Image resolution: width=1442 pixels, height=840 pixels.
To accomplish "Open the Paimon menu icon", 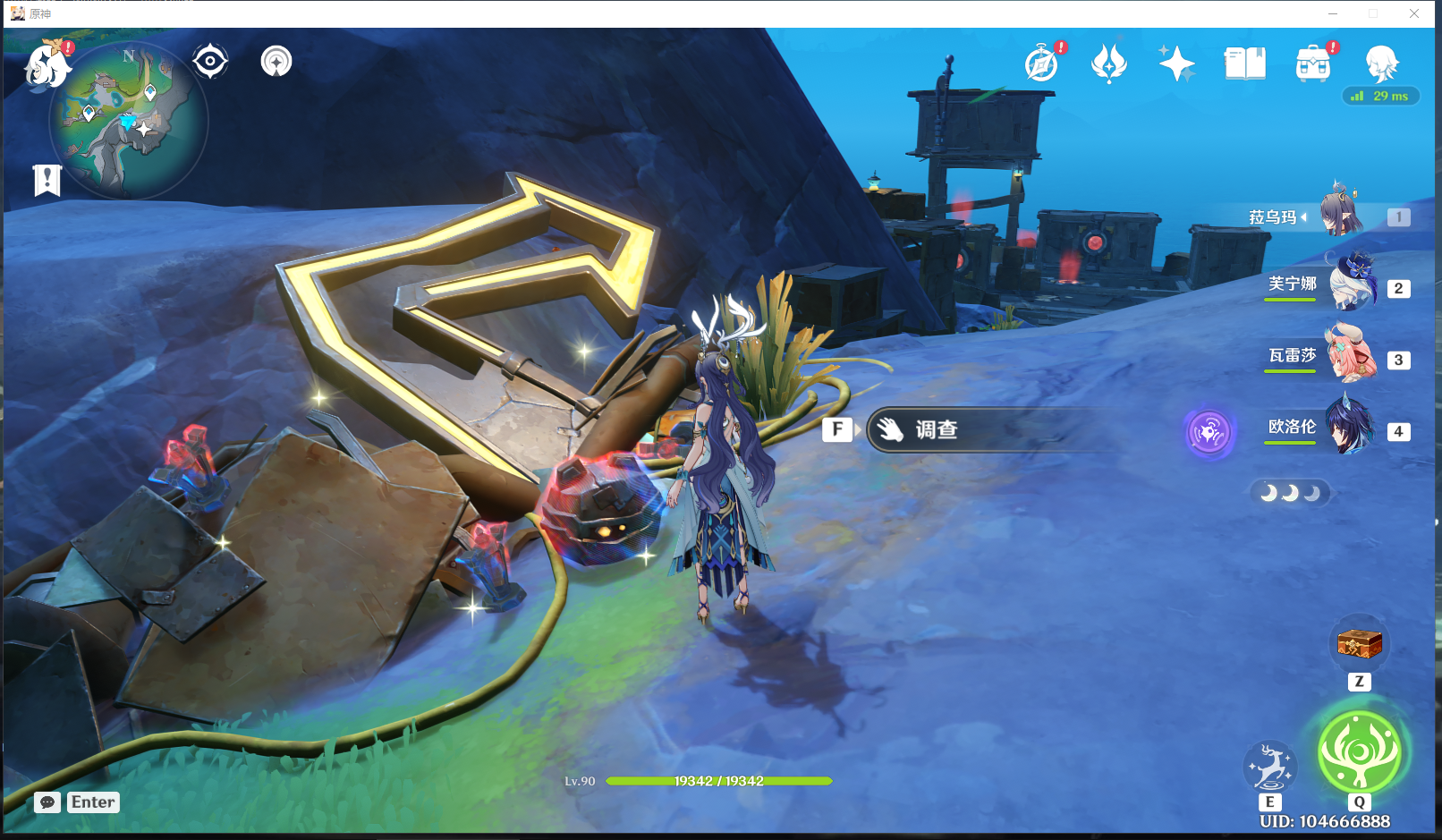I will click(x=47, y=65).
